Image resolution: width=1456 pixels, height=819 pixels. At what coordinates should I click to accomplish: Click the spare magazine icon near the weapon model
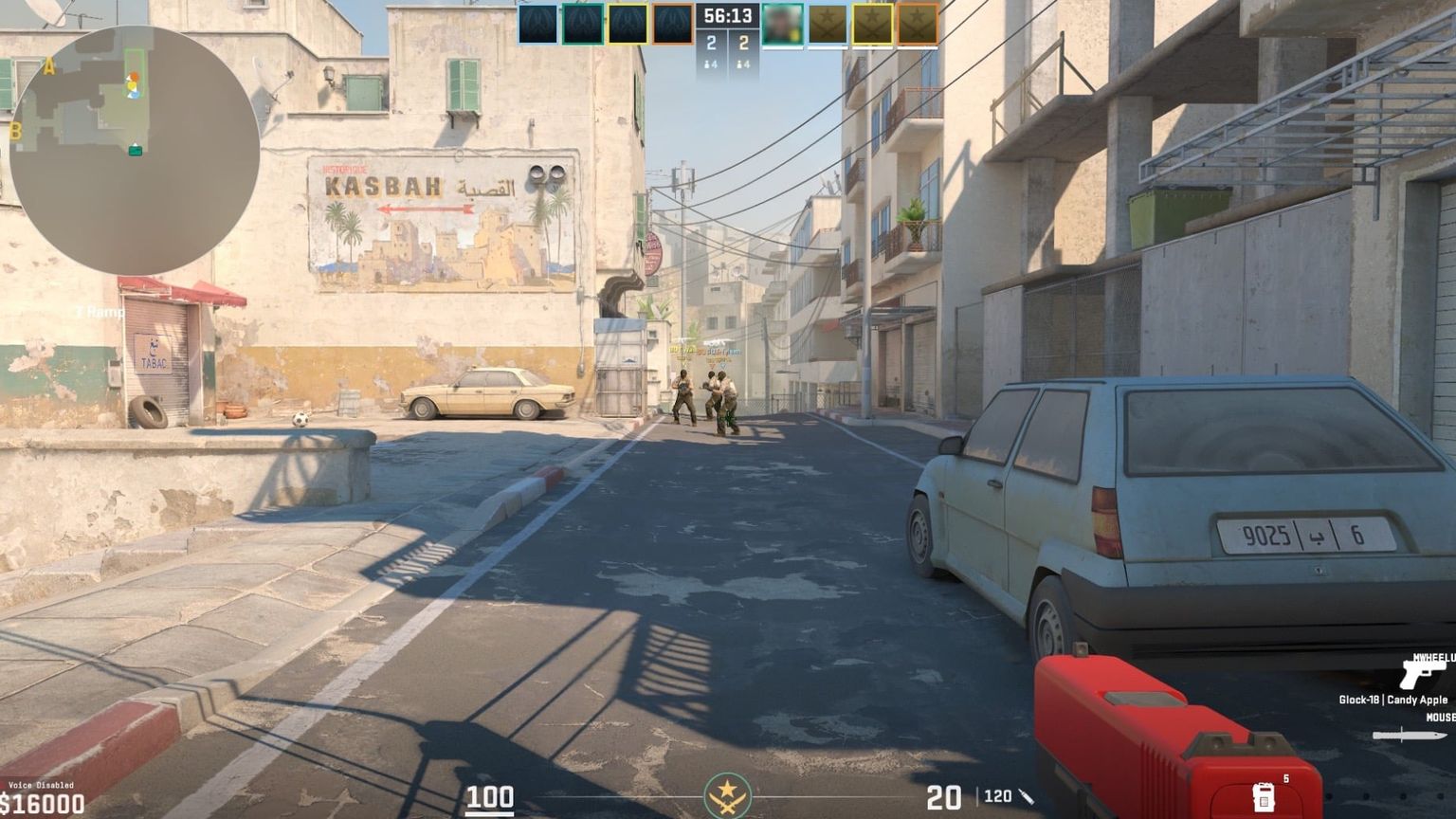click(x=1265, y=799)
